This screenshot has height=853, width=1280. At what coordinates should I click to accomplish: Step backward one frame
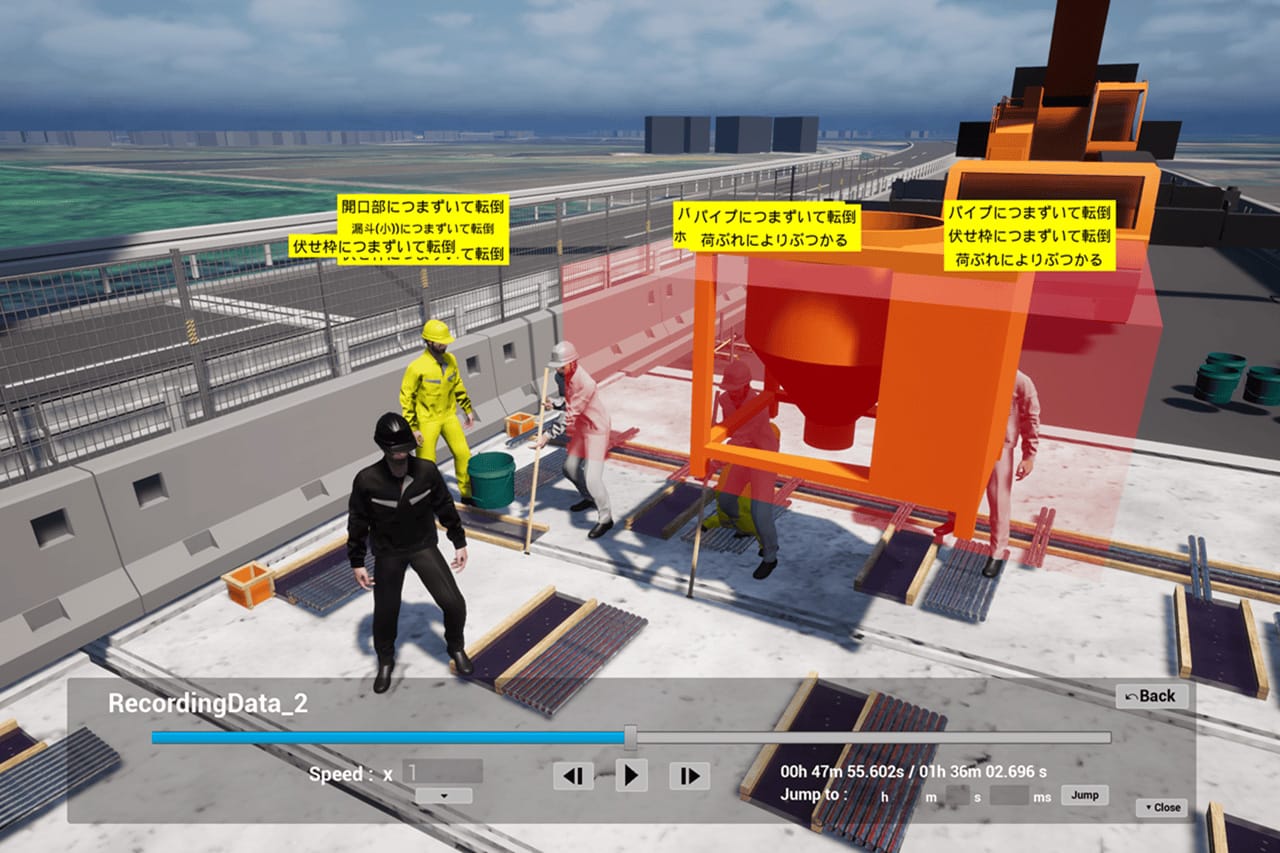point(573,775)
